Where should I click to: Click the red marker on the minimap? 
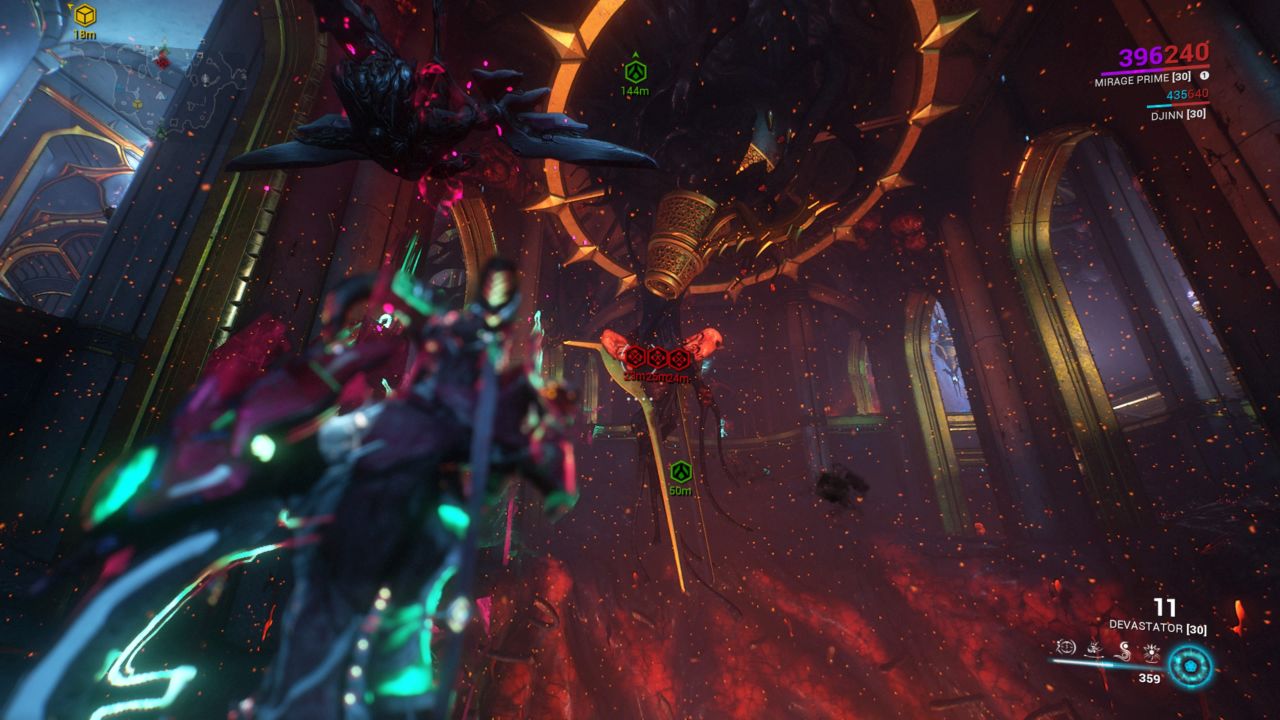point(162,61)
